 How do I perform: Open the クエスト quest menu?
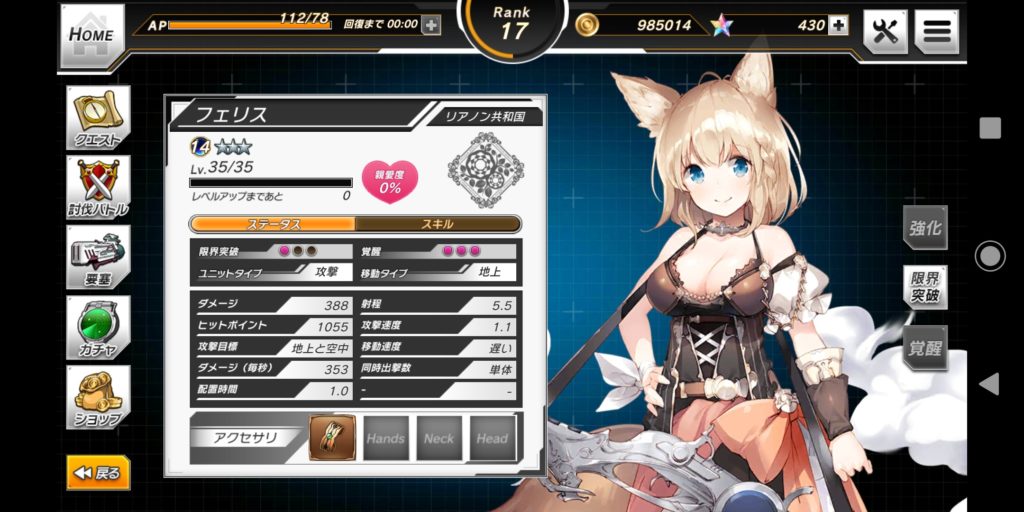tap(98, 119)
